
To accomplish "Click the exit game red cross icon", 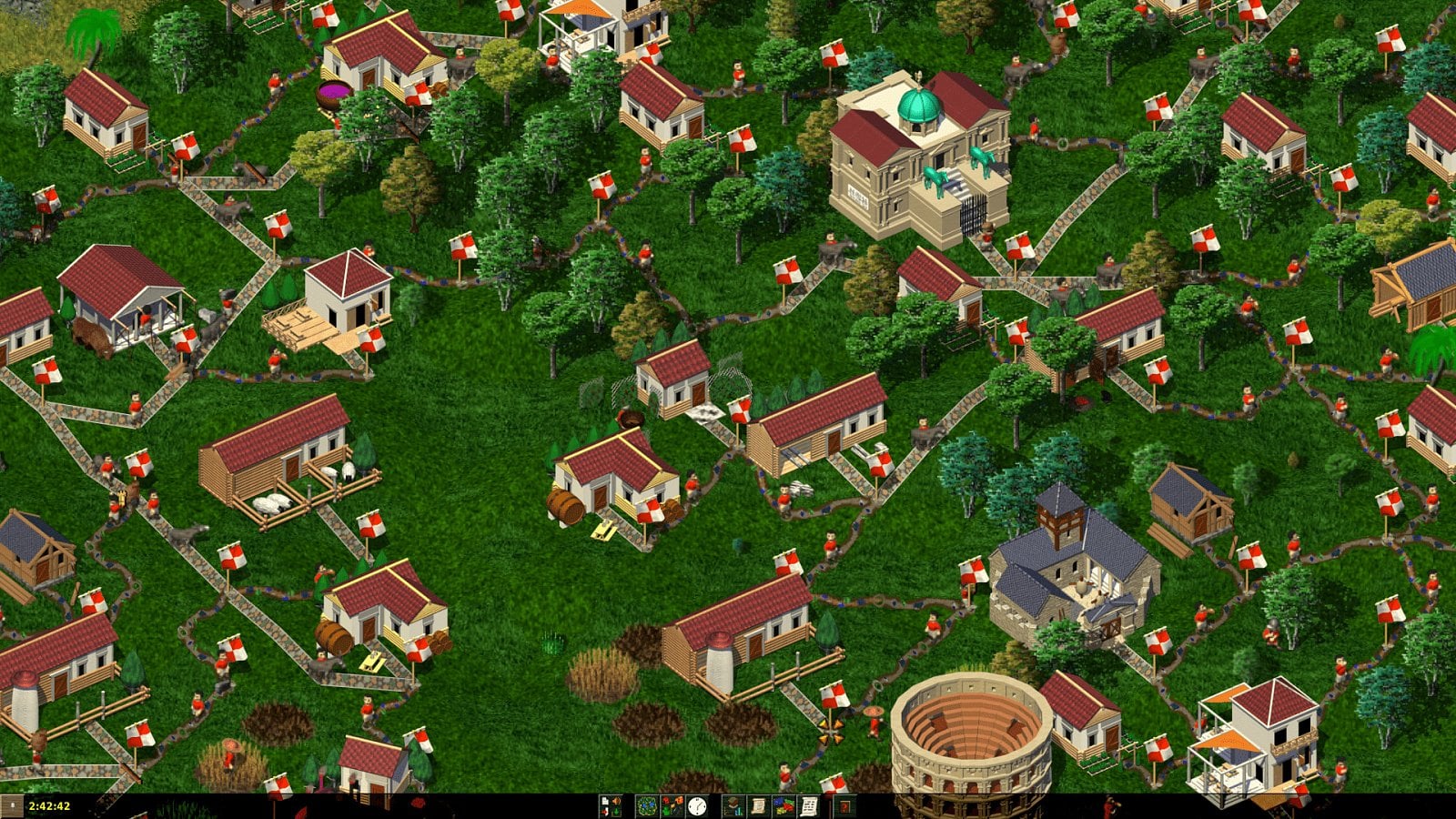I will pyautogui.click(x=604, y=811).
